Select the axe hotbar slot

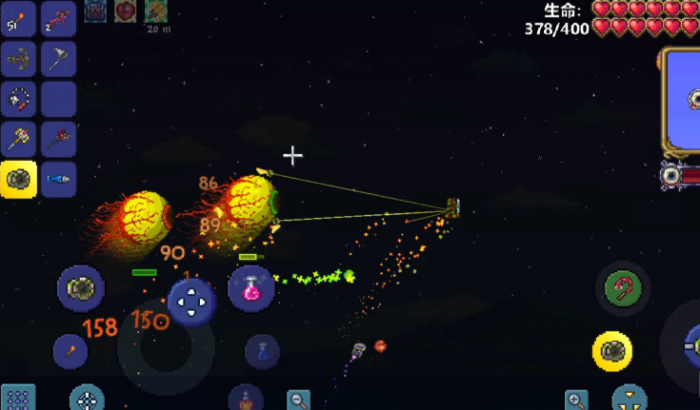(59, 59)
